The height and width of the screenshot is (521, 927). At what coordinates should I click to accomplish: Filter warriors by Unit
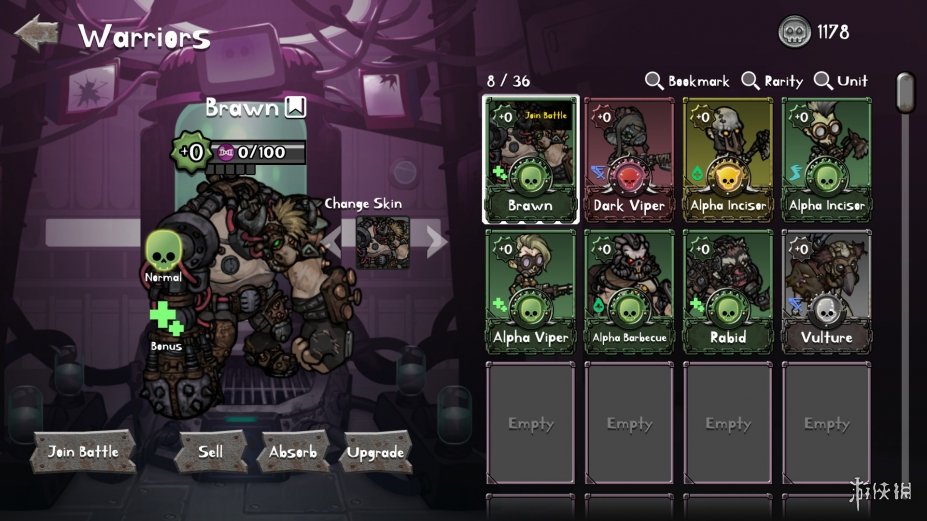coord(841,81)
